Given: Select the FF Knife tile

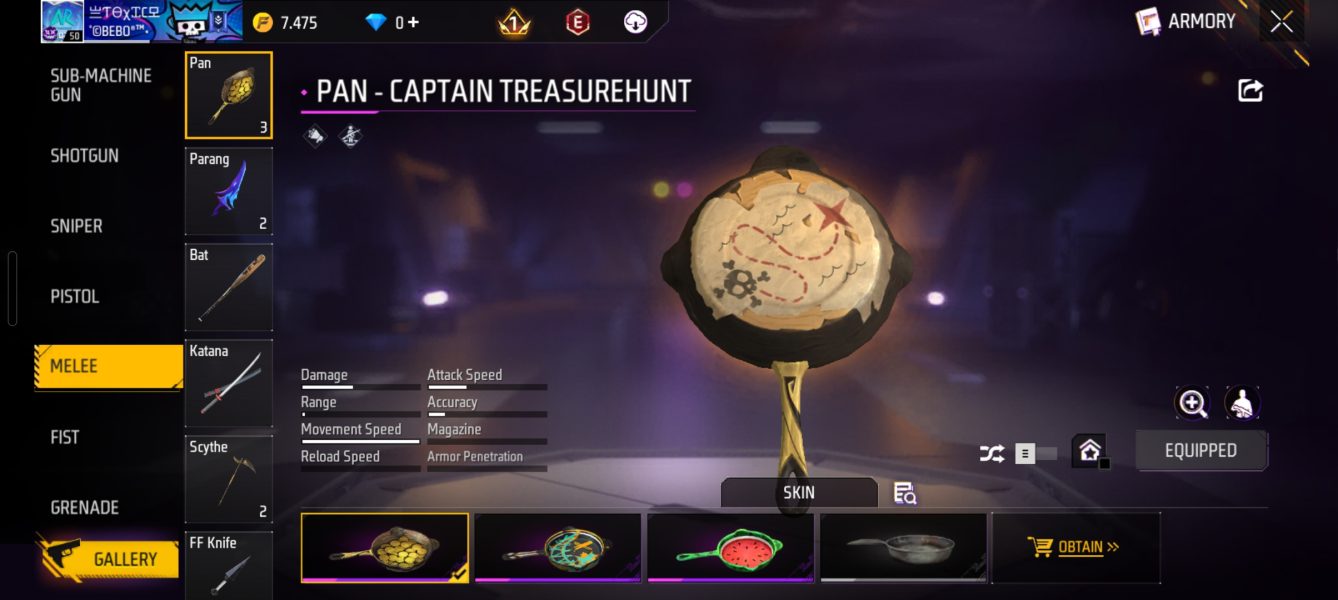Looking at the screenshot, I should coord(228,565).
